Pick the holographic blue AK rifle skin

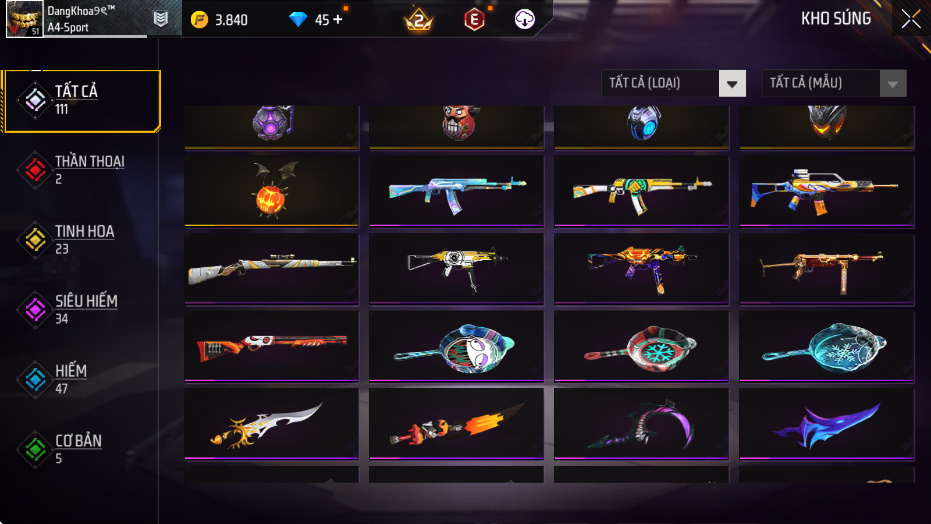[456, 190]
